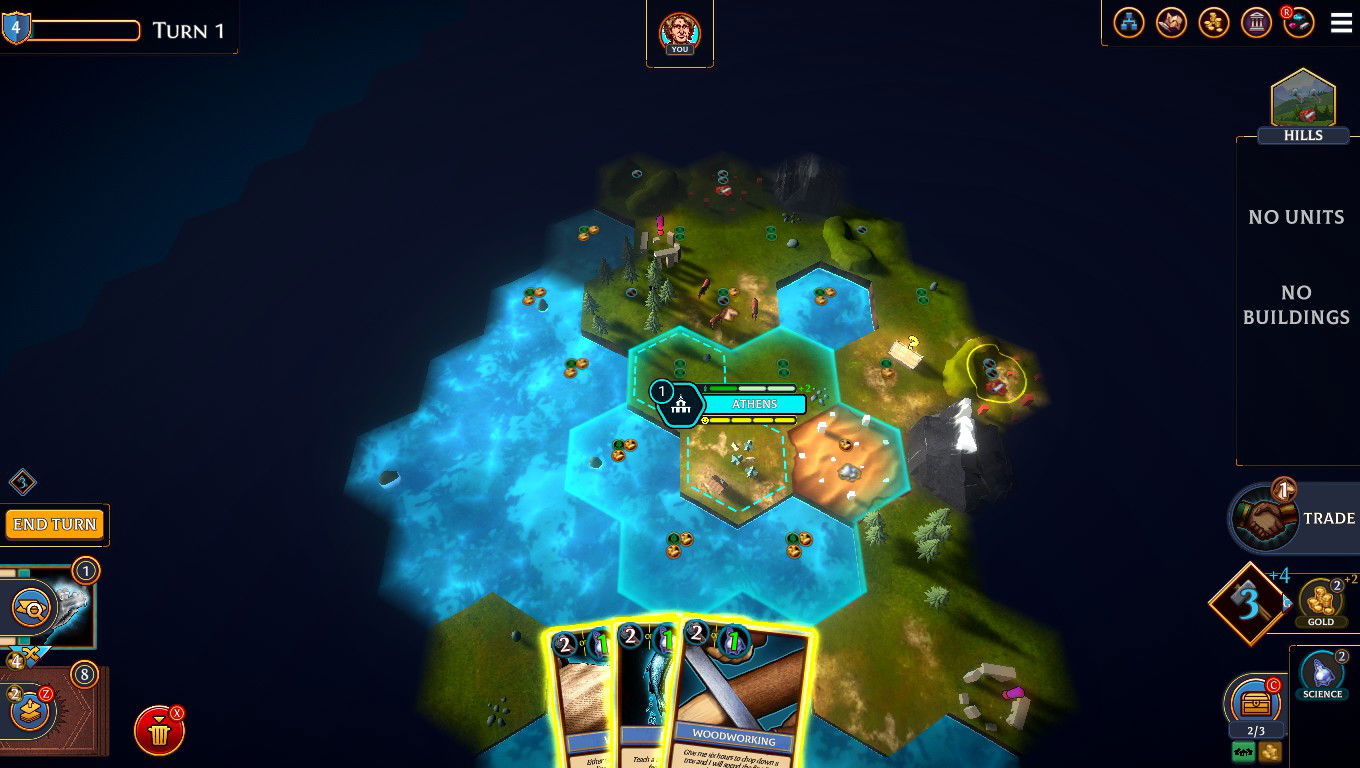Screen dimensions: 1360x768
Task: Select the card scouting icon above the deck
Action: point(32,608)
